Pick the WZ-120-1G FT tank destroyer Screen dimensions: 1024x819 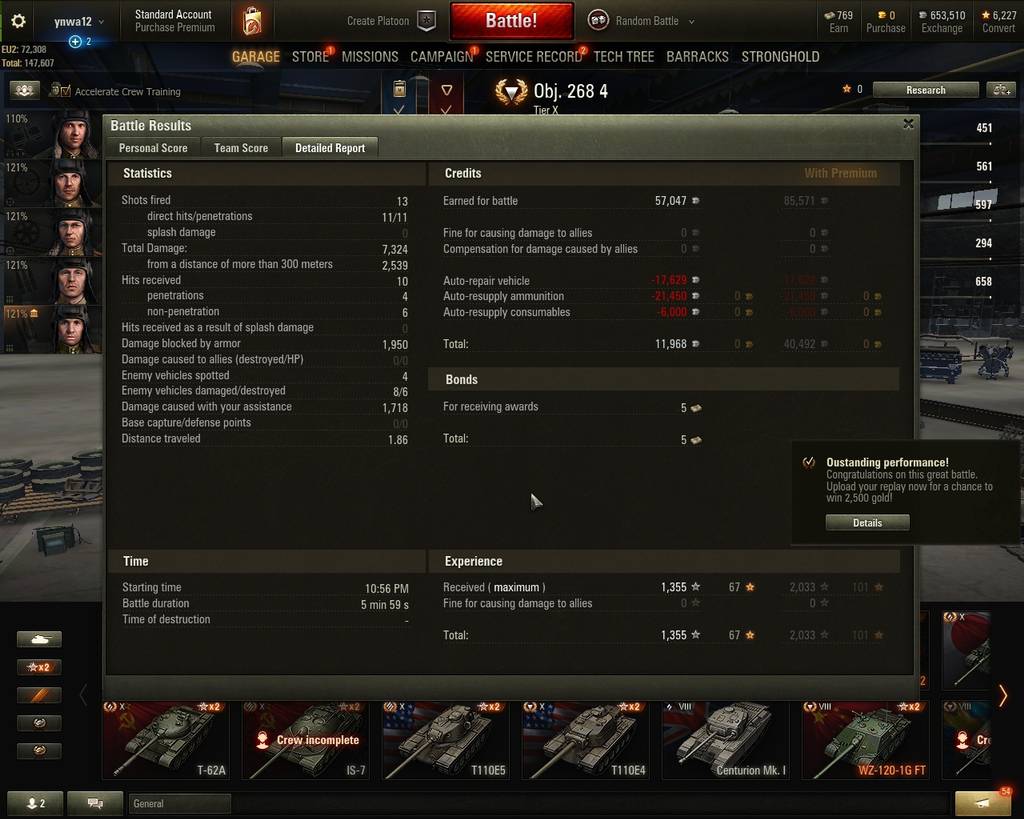864,740
